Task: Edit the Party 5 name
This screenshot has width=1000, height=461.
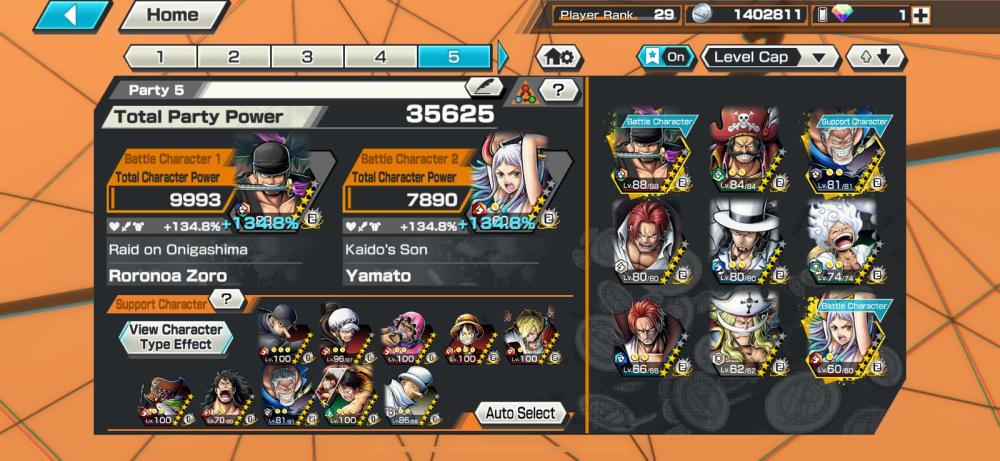Action: [484, 89]
